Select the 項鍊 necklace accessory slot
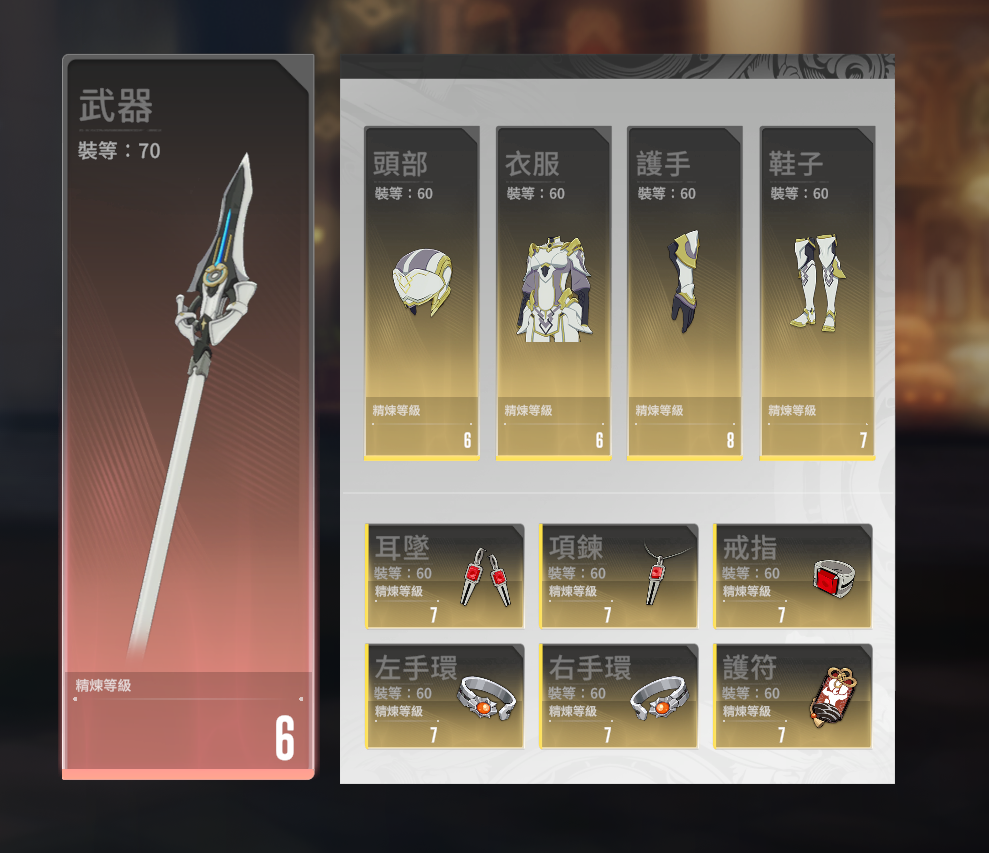The width and height of the screenshot is (989, 853). coord(619,576)
